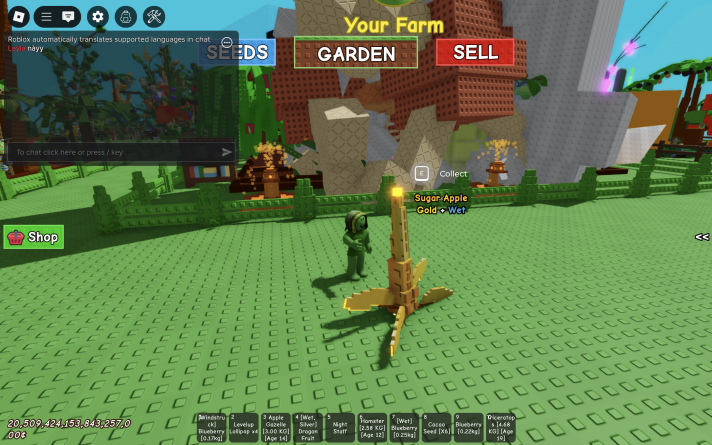Viewport: 712px width, 445px height.
Task: Select the Hamster hotbar slot
Action: (373, 427)
